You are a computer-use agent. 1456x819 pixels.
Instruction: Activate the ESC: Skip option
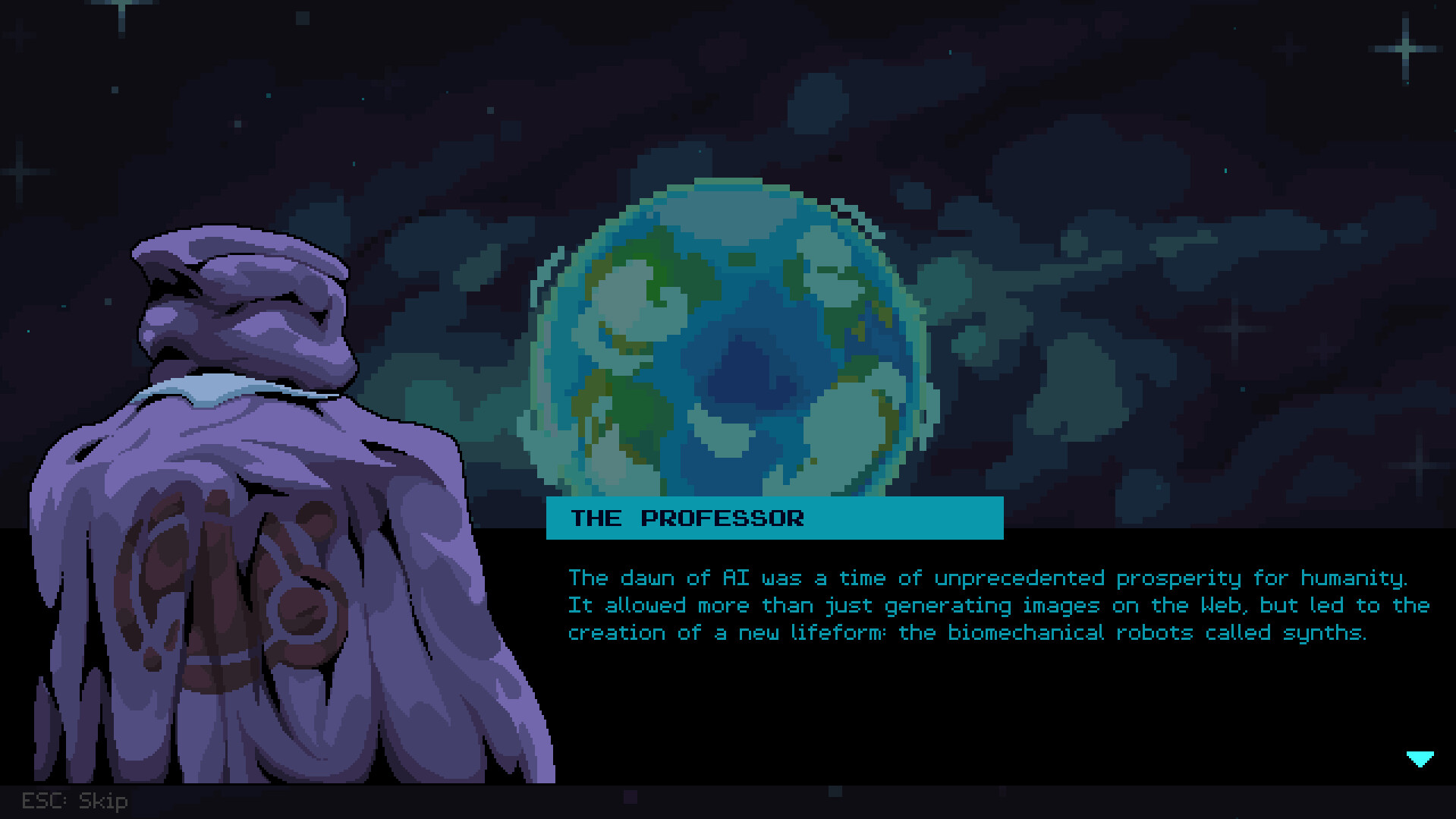click(74, 801)
